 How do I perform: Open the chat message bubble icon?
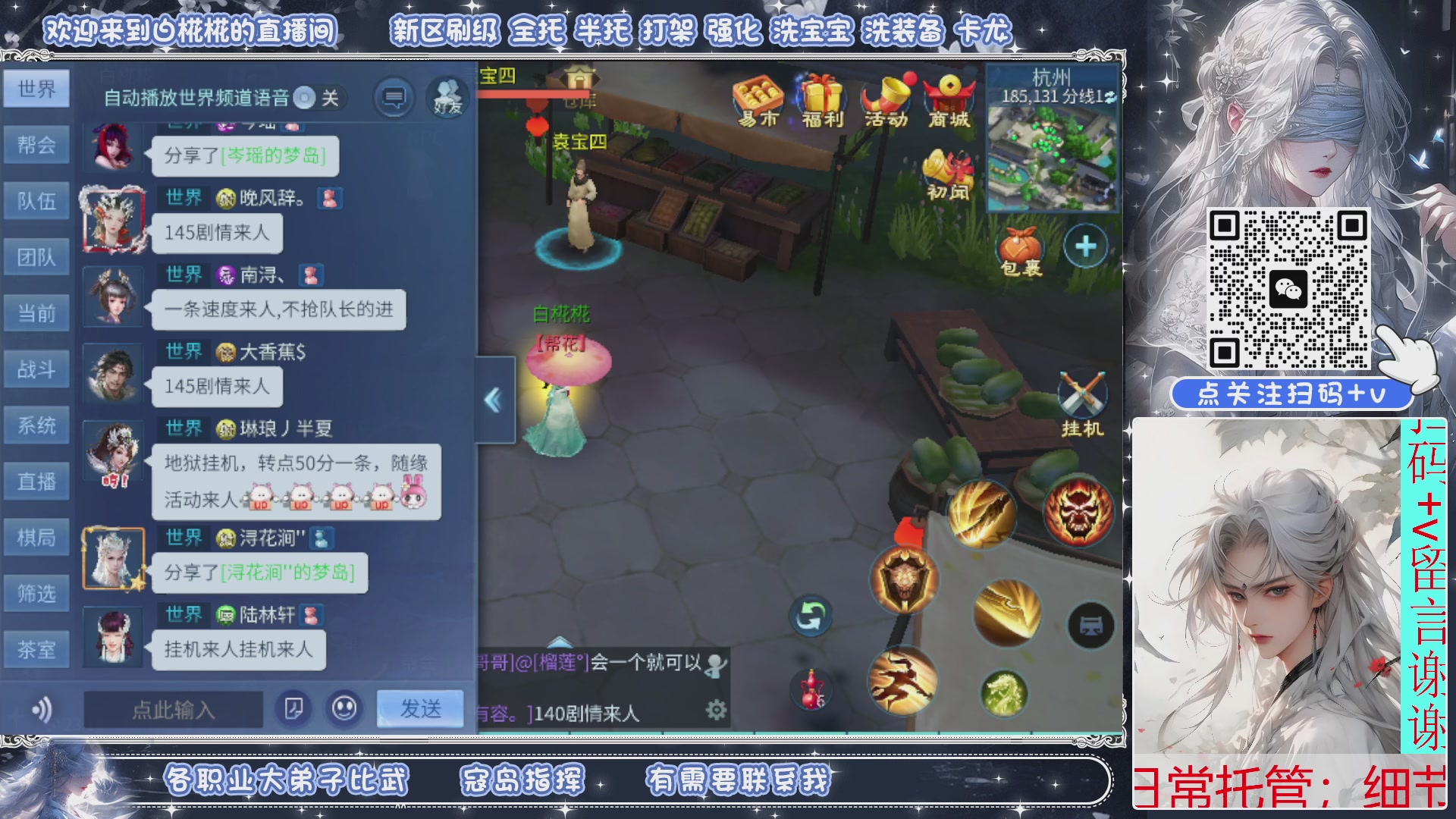394,97
